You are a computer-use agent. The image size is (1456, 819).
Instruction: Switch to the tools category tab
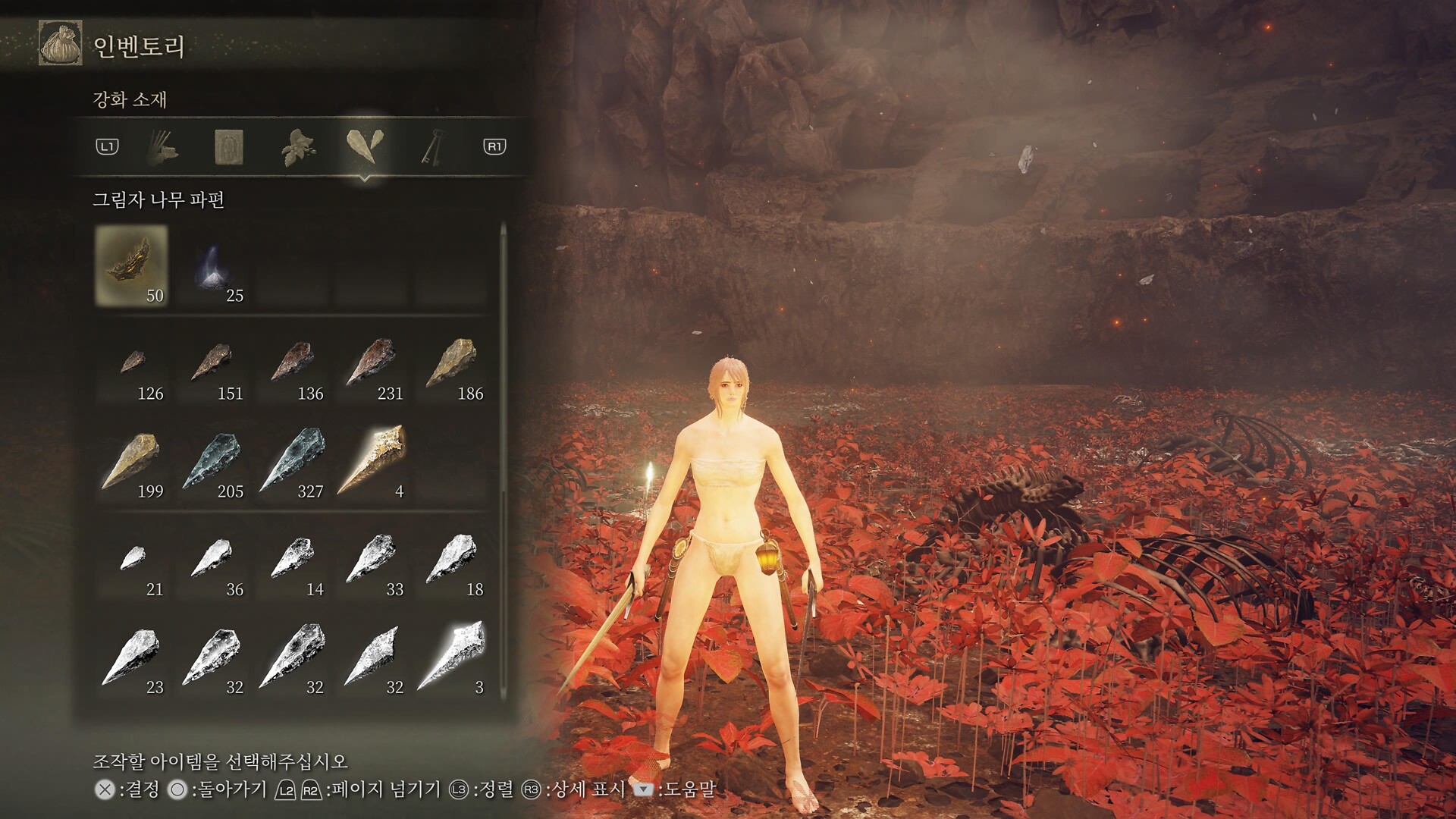click(x=162, y=146)
